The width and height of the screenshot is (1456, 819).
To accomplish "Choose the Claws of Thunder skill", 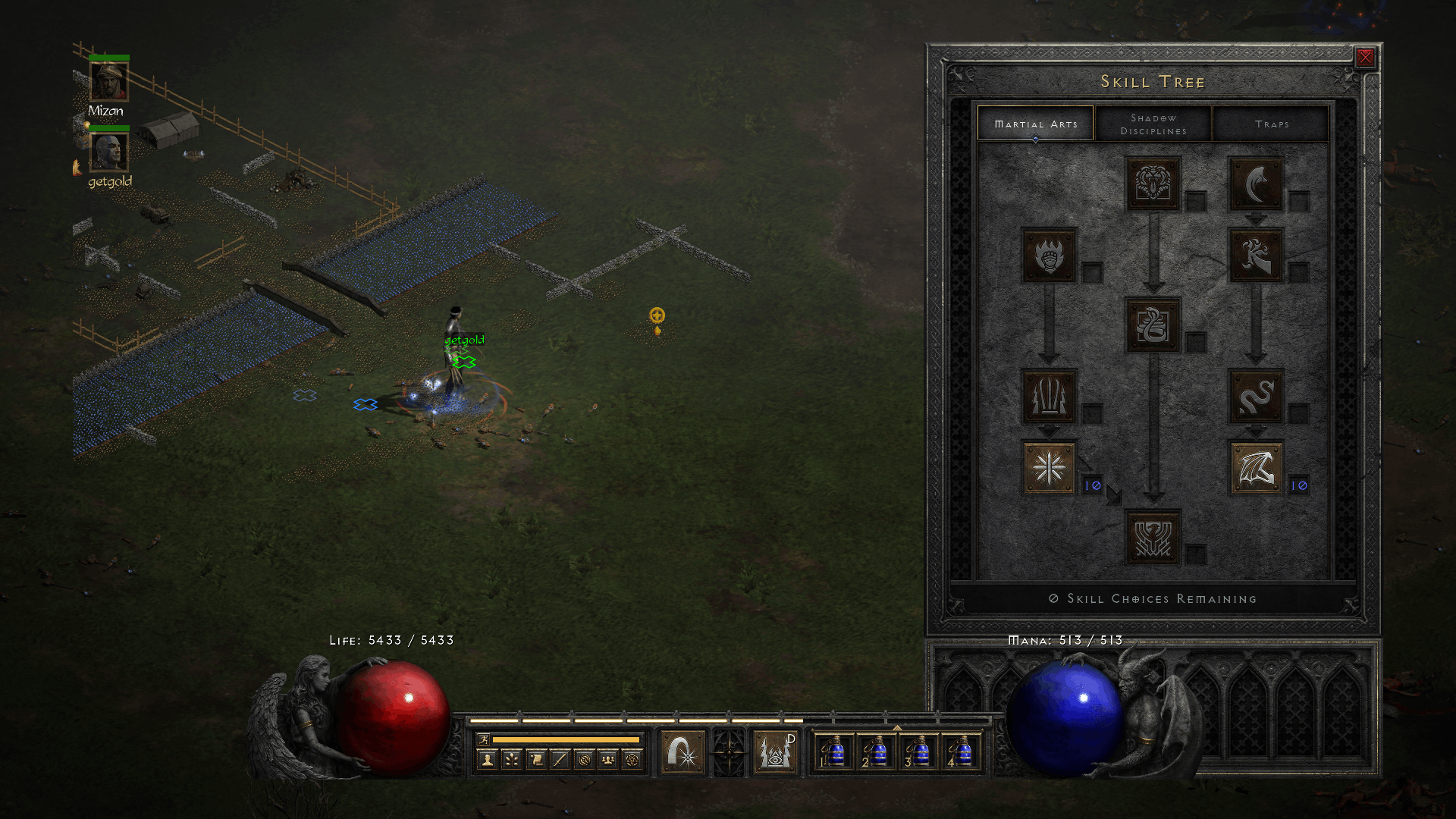I will pyautogui.click(x=1049, y=396).
